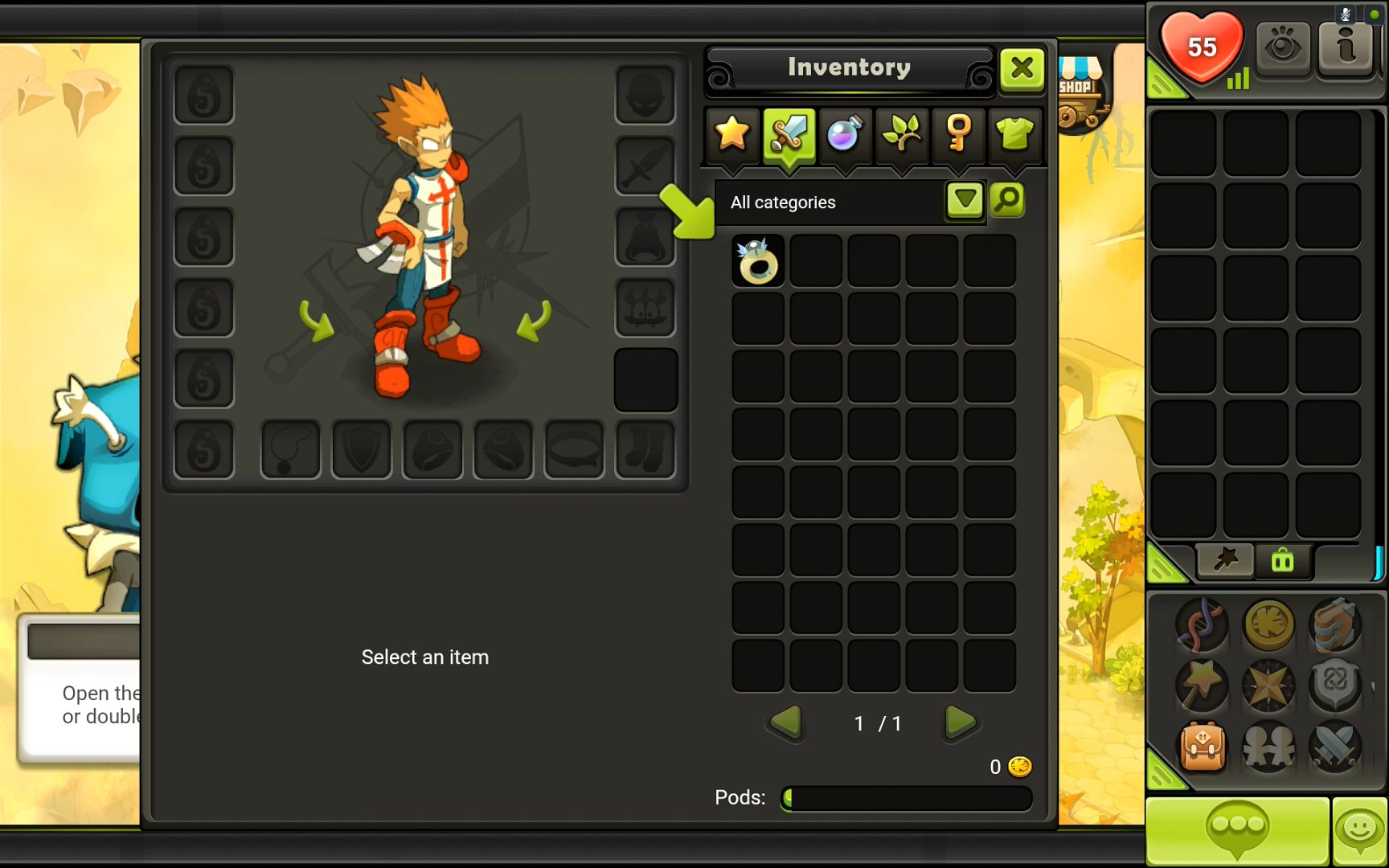1389x868 pixels.
Task: Open the equipment/weapons tab in inventory
Action: (788, 135)
